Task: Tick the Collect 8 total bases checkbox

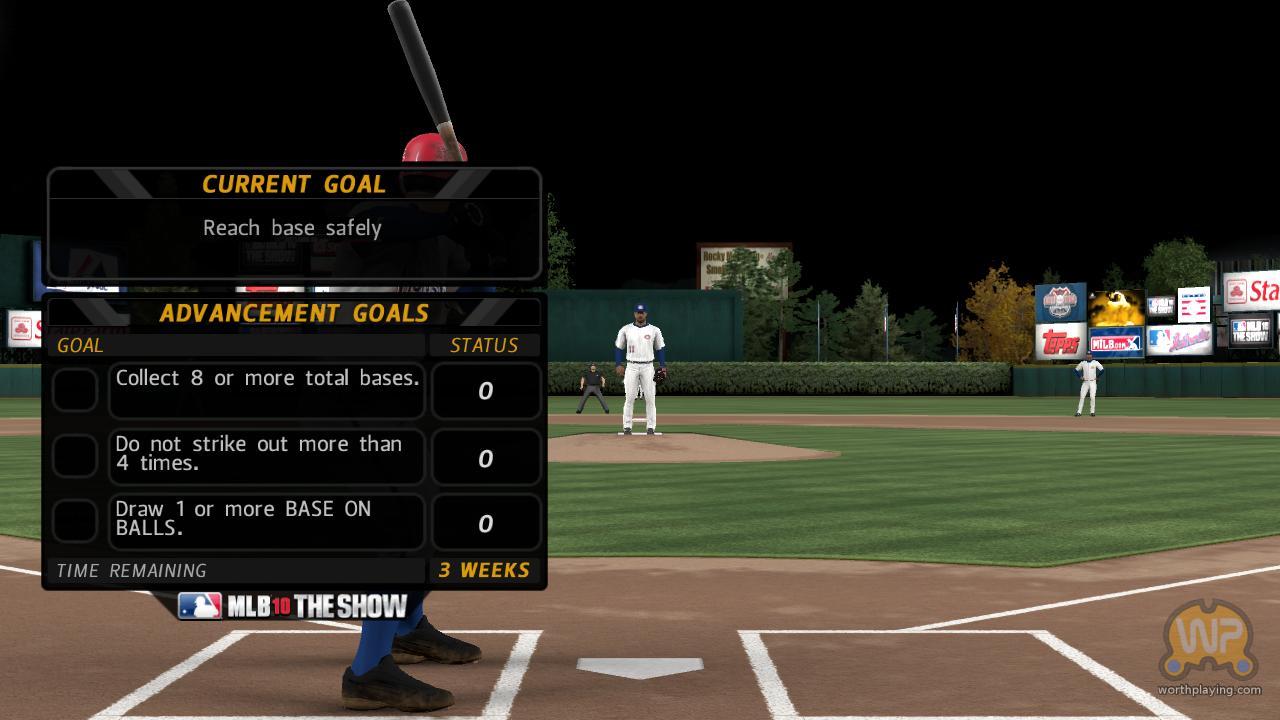Action: click(75, 390)
